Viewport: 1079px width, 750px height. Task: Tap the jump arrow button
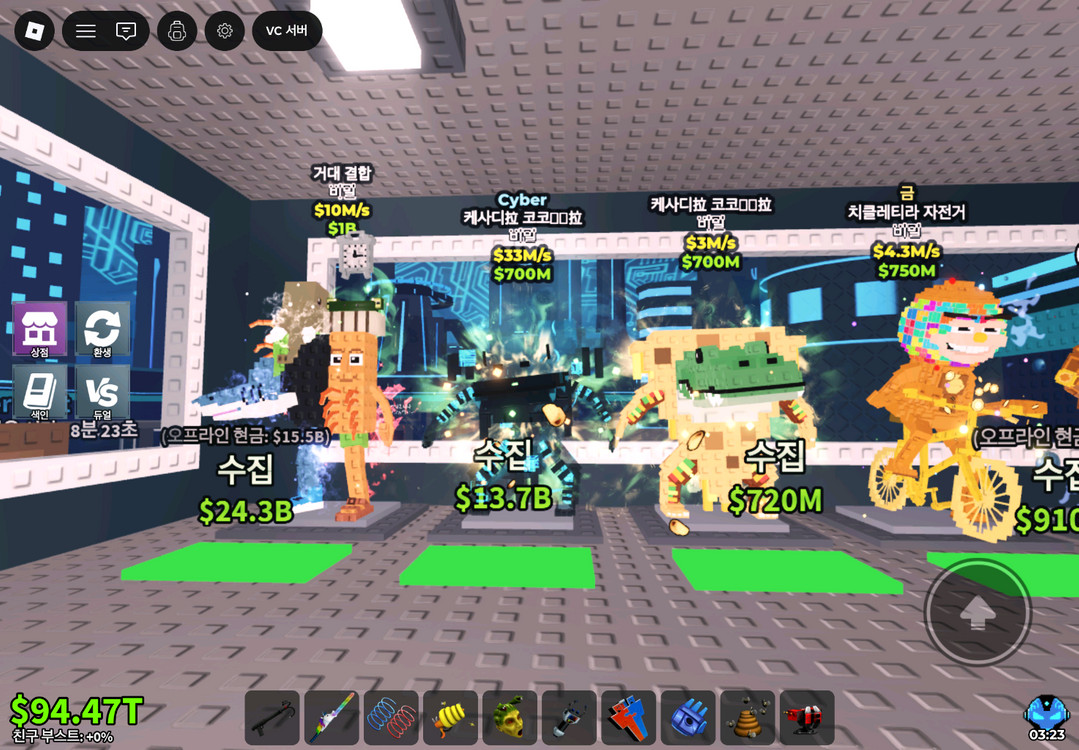[977, 612]
